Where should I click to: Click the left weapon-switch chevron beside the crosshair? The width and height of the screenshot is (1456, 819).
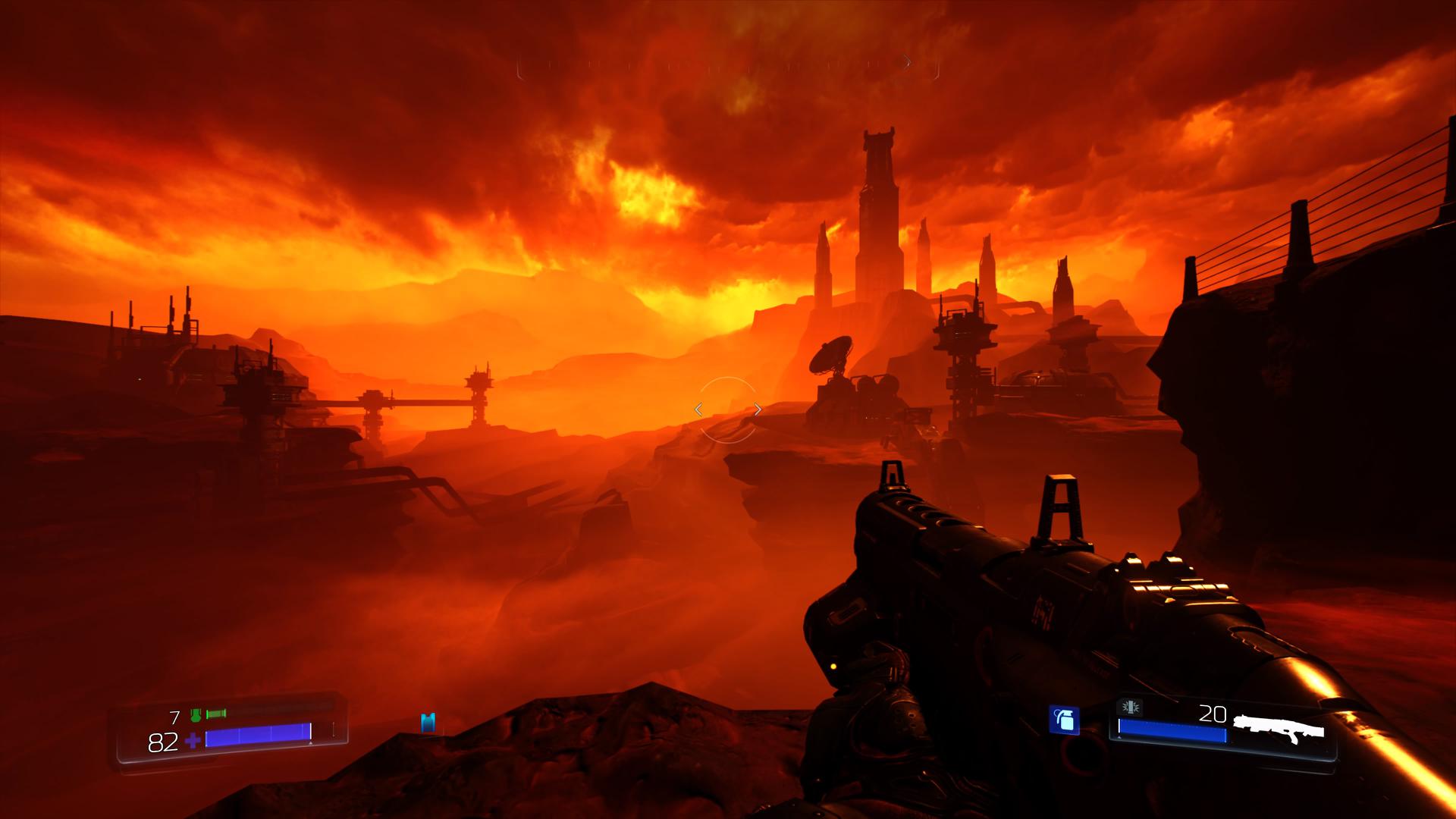pos(698,409)
